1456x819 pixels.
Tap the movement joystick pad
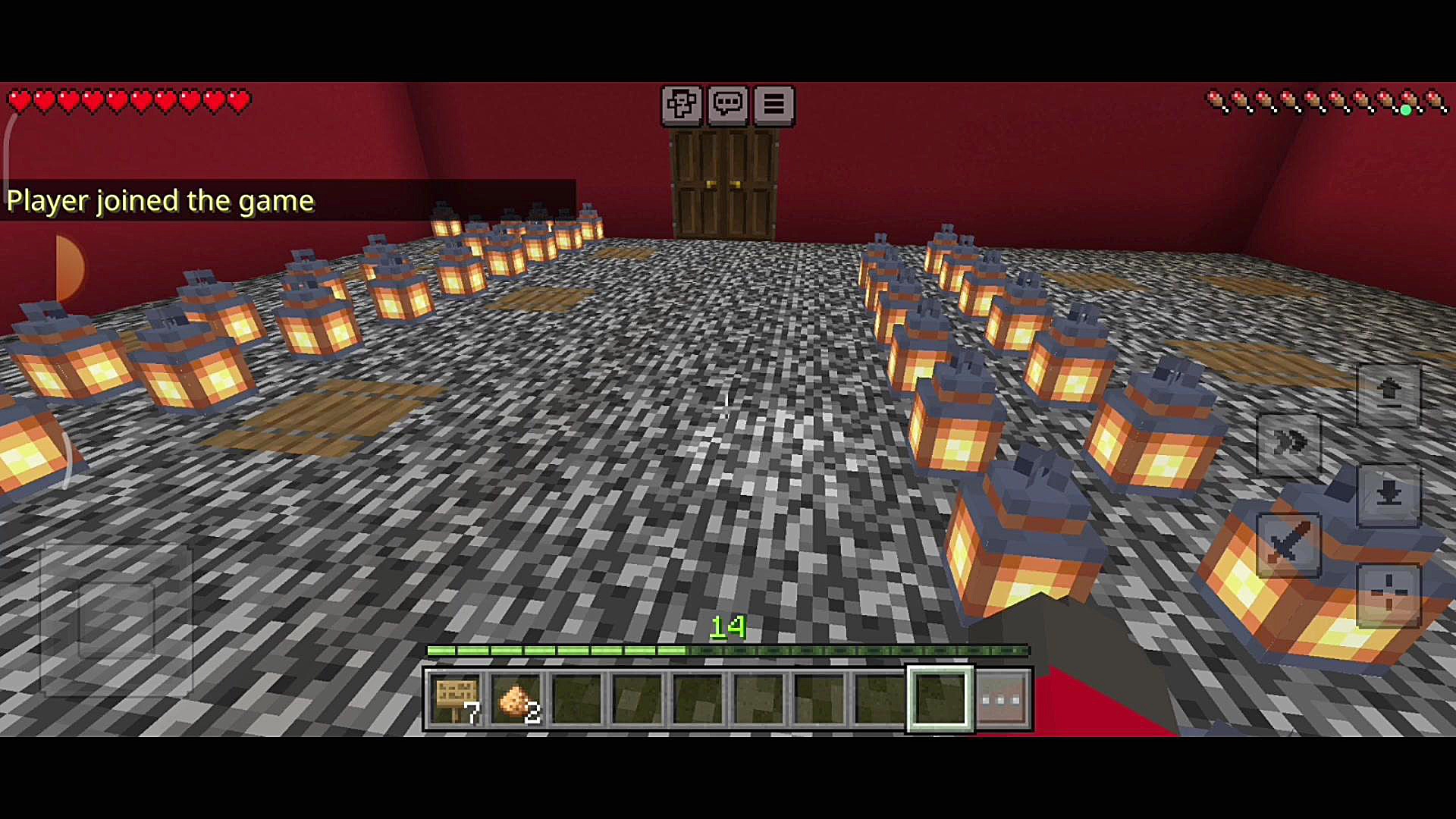click(116, 620)
